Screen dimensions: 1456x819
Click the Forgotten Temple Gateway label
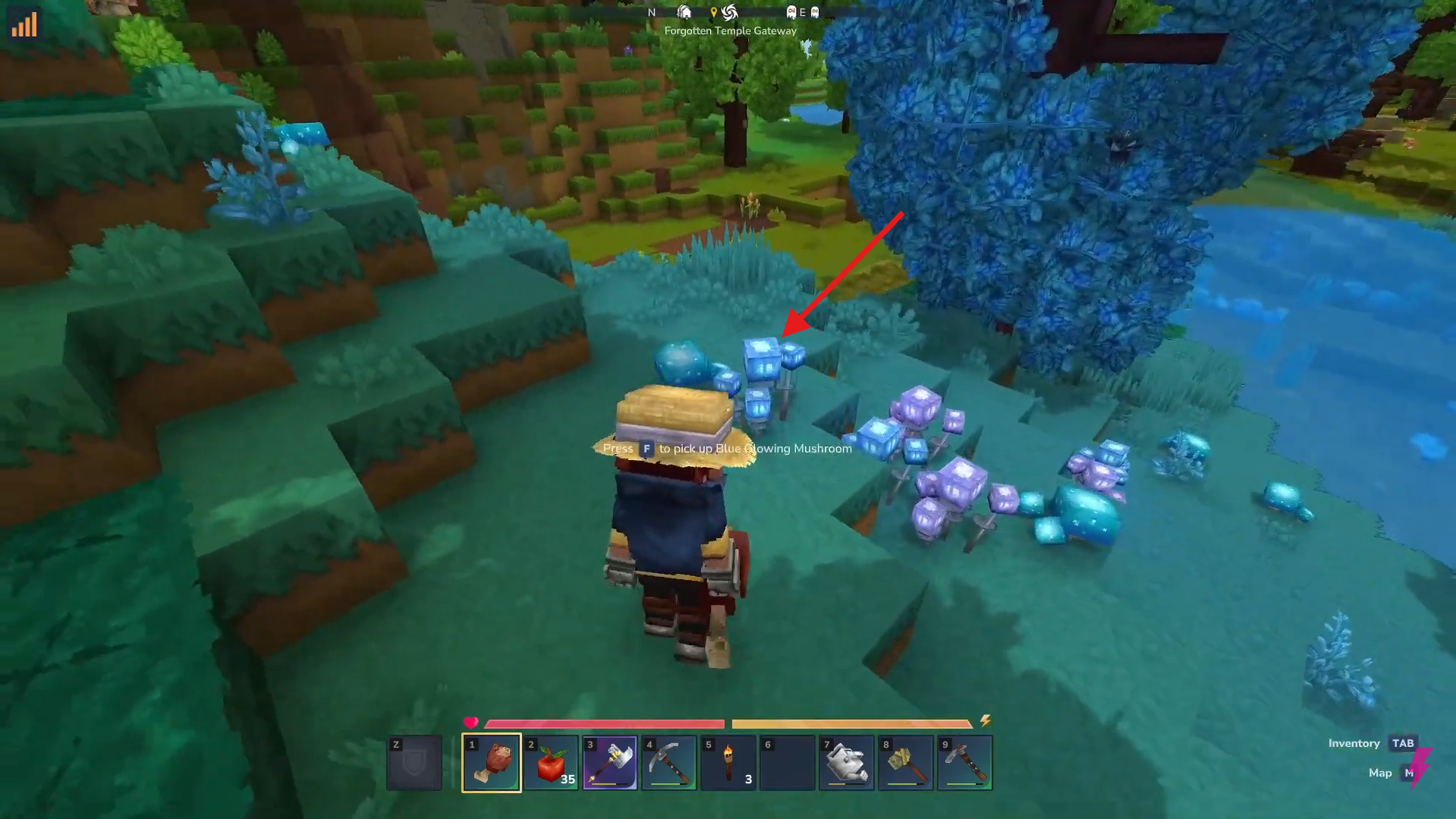click(x=729, y=30)
